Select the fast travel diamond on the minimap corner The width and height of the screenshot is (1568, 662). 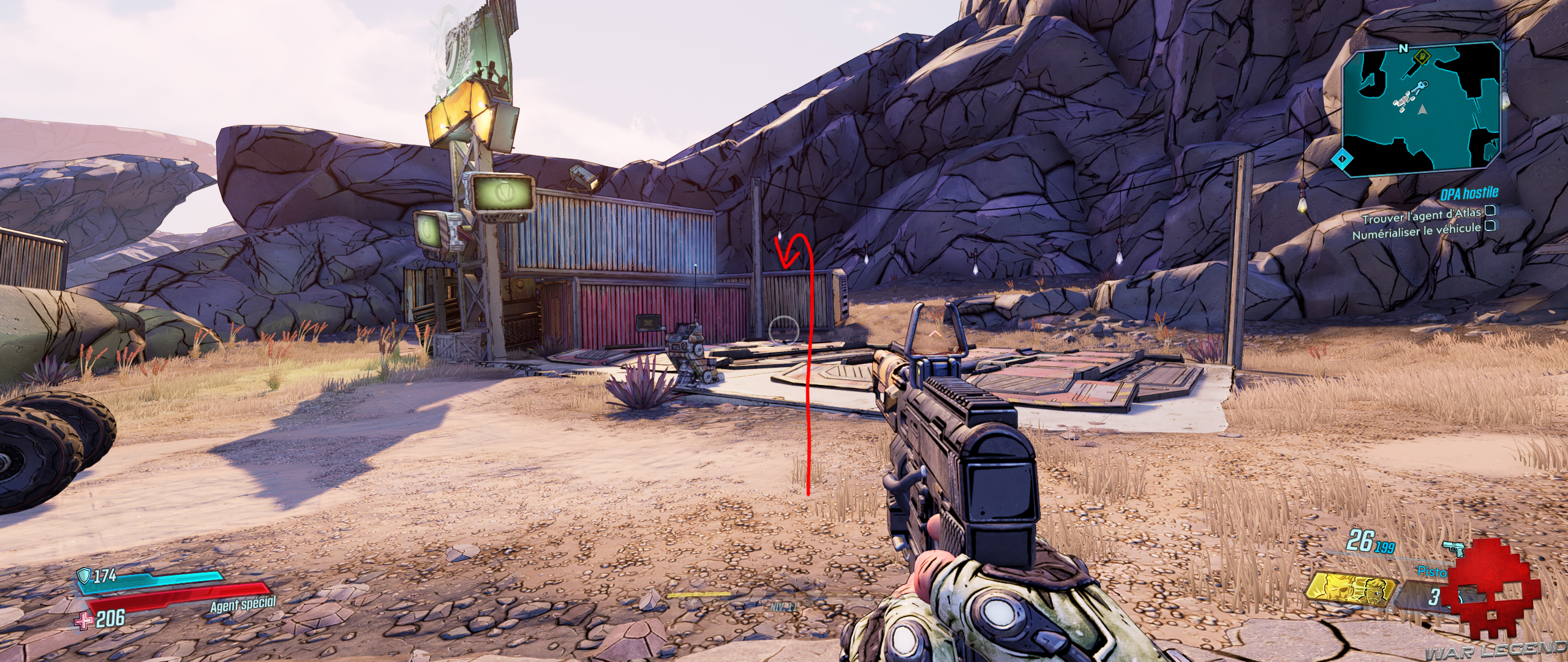pyautogui.click(x=1341, y=159)
